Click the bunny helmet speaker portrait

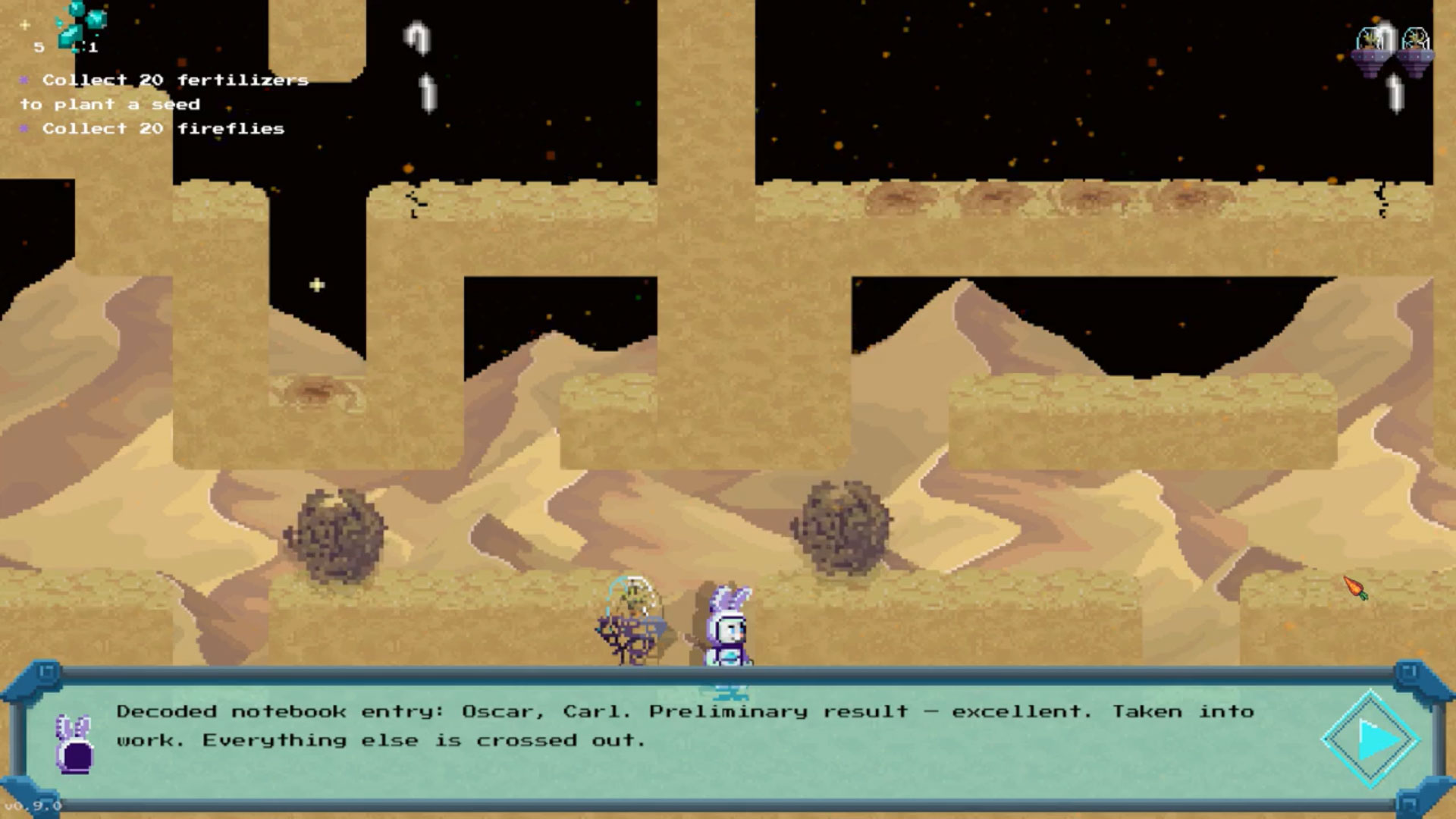coord(74,745)
